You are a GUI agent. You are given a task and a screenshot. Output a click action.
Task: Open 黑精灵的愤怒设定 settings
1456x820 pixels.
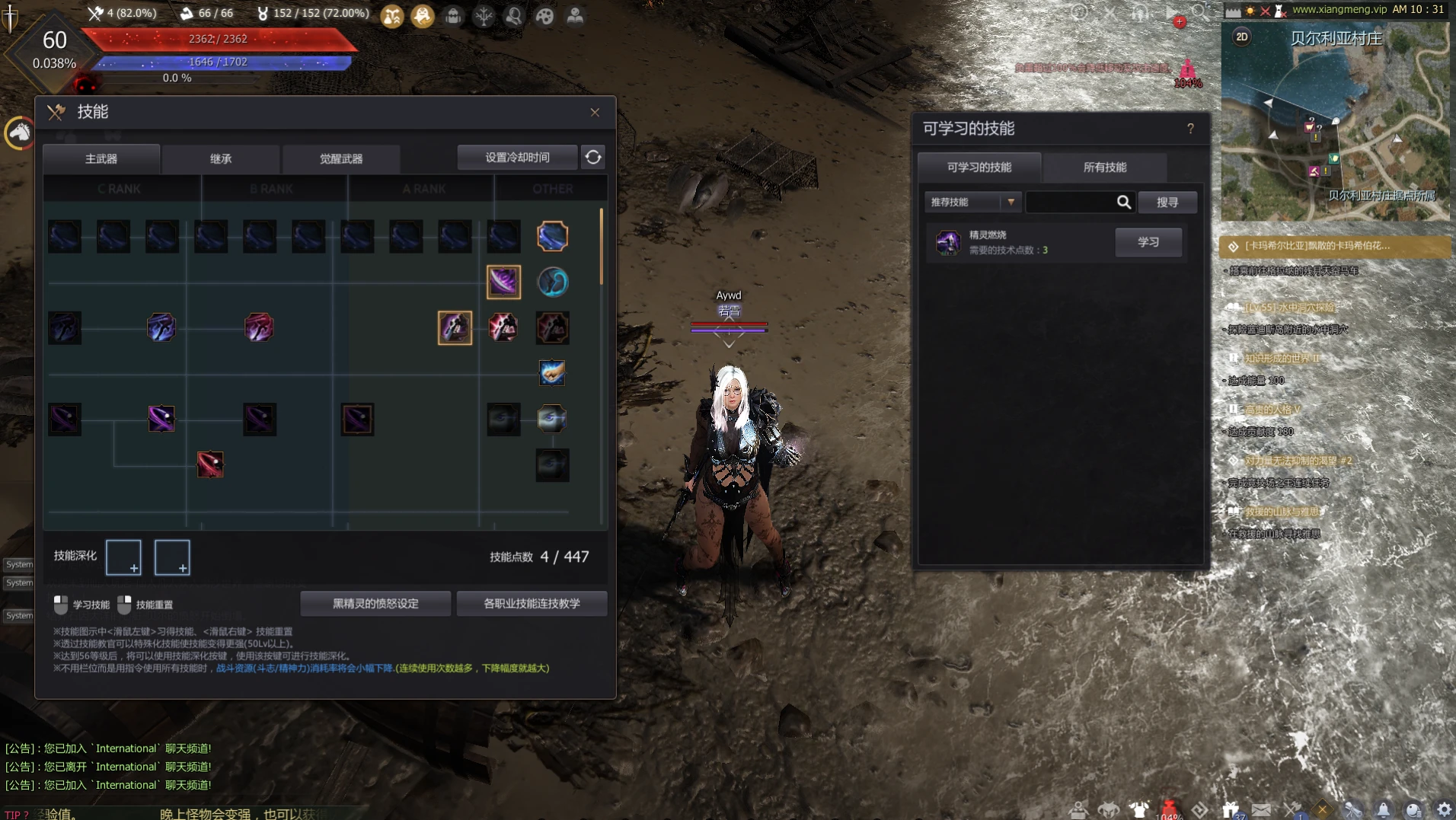[375, 604]
